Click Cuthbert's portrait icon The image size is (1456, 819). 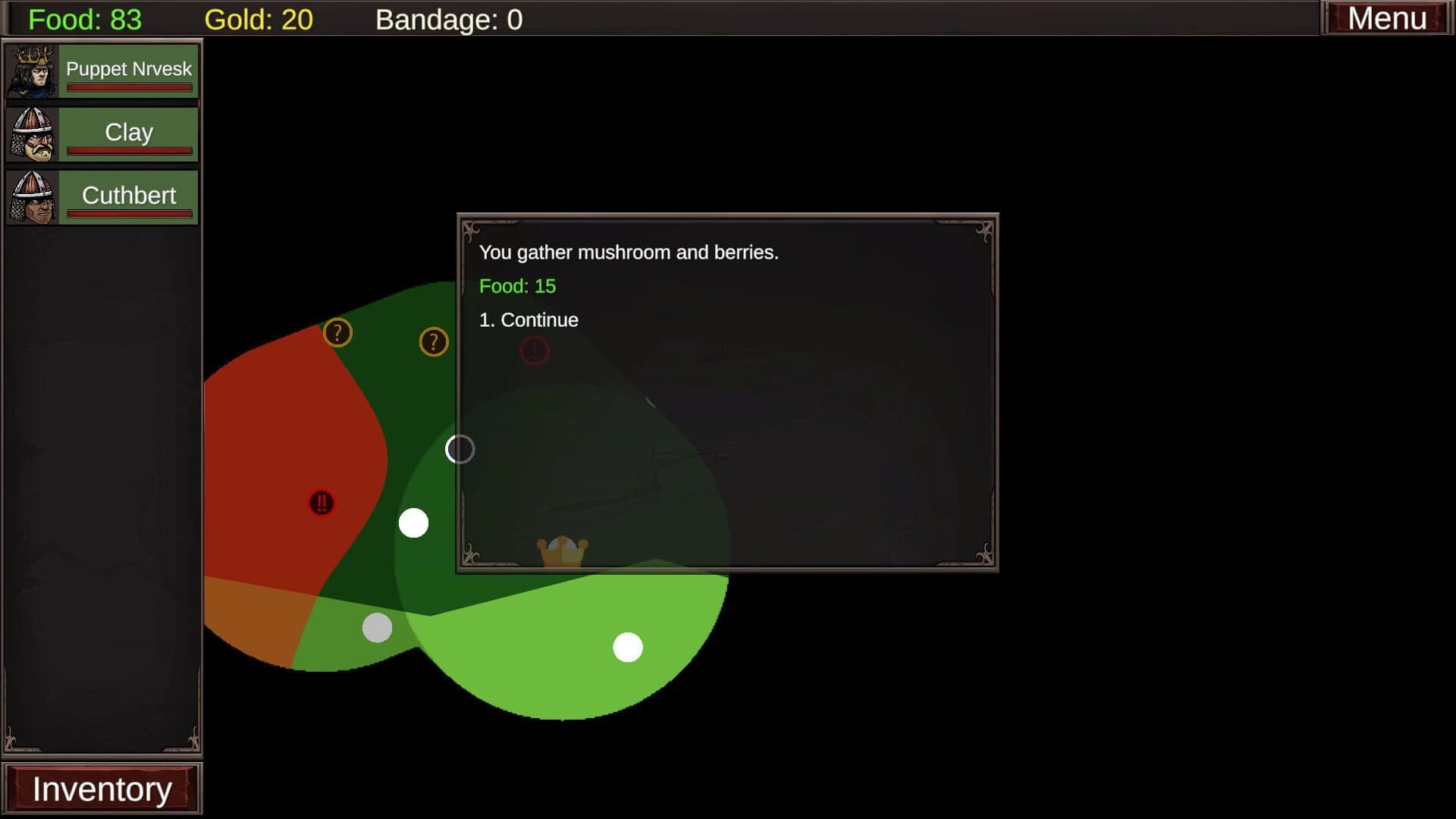coord(32,196)
